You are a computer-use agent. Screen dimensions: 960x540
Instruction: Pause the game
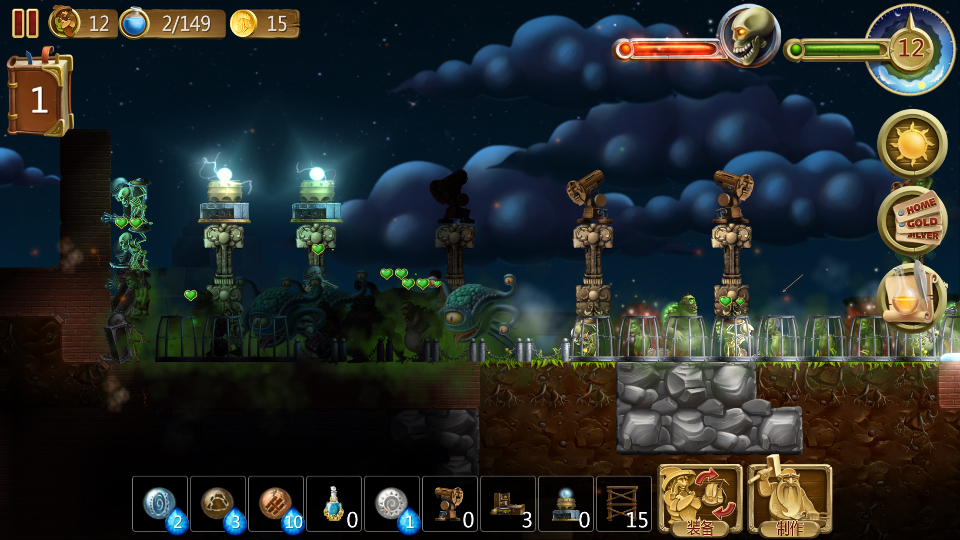(x=25, y=23)
